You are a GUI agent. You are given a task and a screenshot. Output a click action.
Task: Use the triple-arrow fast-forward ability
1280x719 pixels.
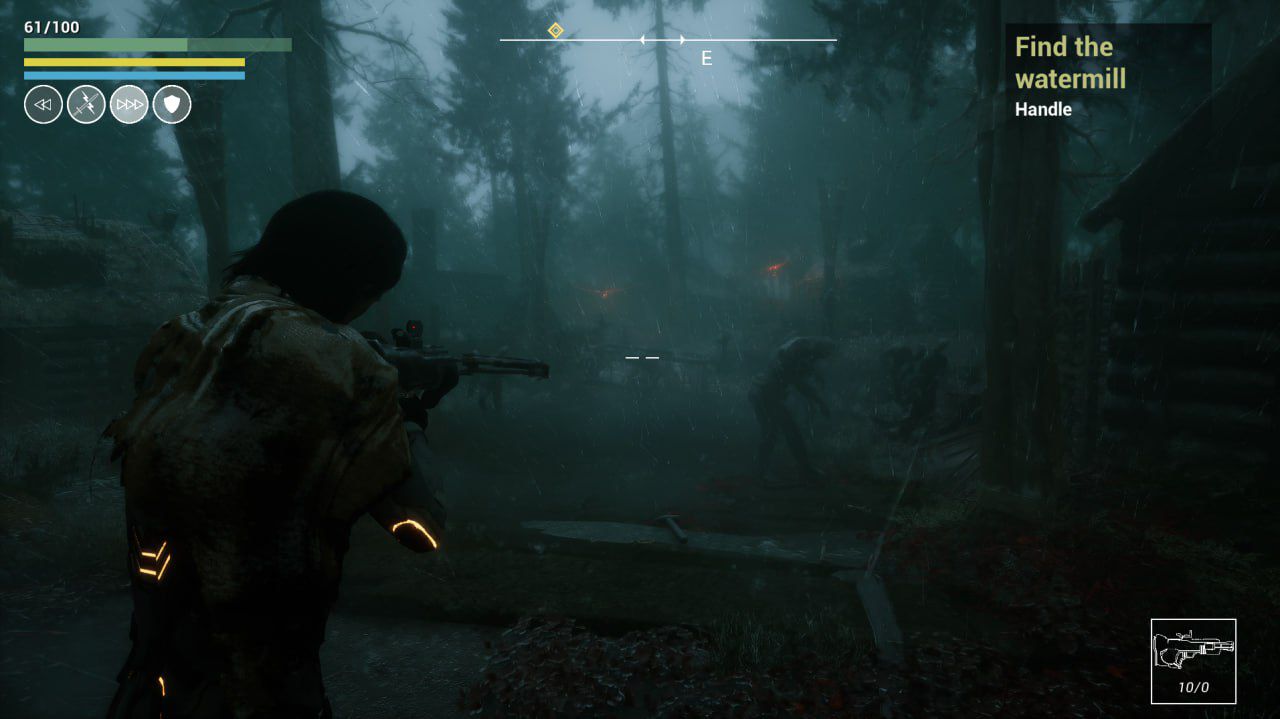(x=129, y=104)
